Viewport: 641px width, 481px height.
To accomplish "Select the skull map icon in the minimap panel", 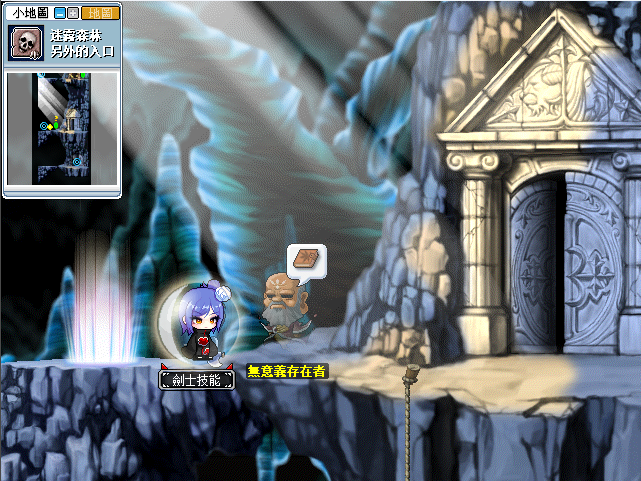I will tap(24, 44).
